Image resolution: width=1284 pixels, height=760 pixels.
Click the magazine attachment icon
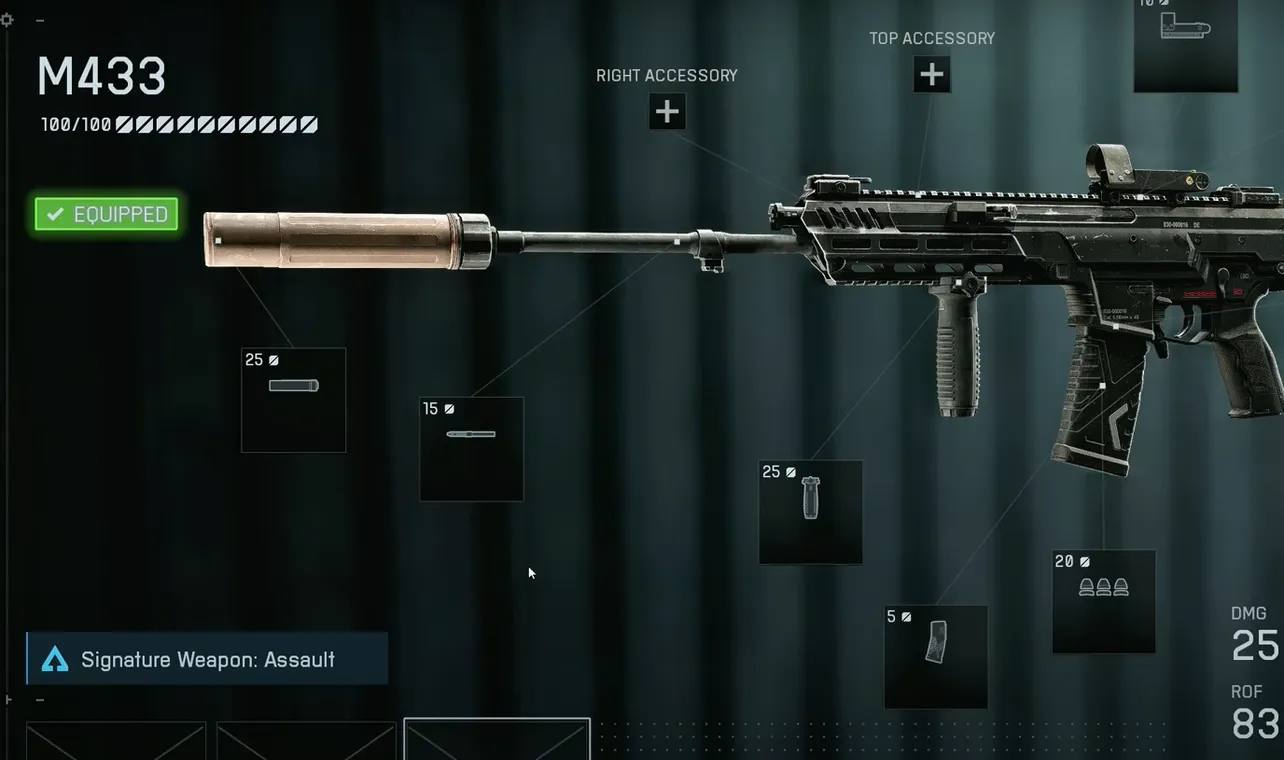coord(936,655)
